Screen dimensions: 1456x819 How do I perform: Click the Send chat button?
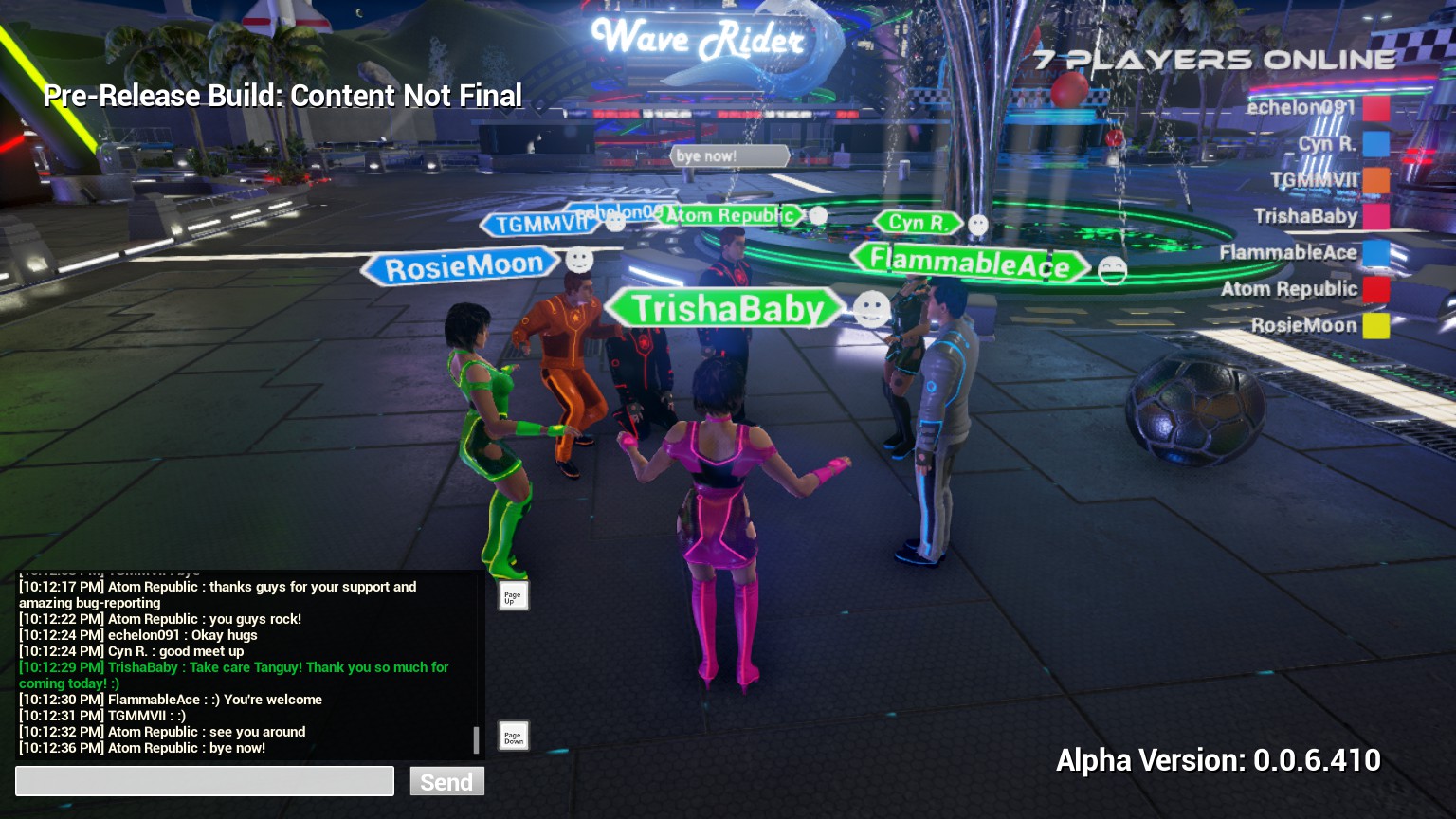446,781
